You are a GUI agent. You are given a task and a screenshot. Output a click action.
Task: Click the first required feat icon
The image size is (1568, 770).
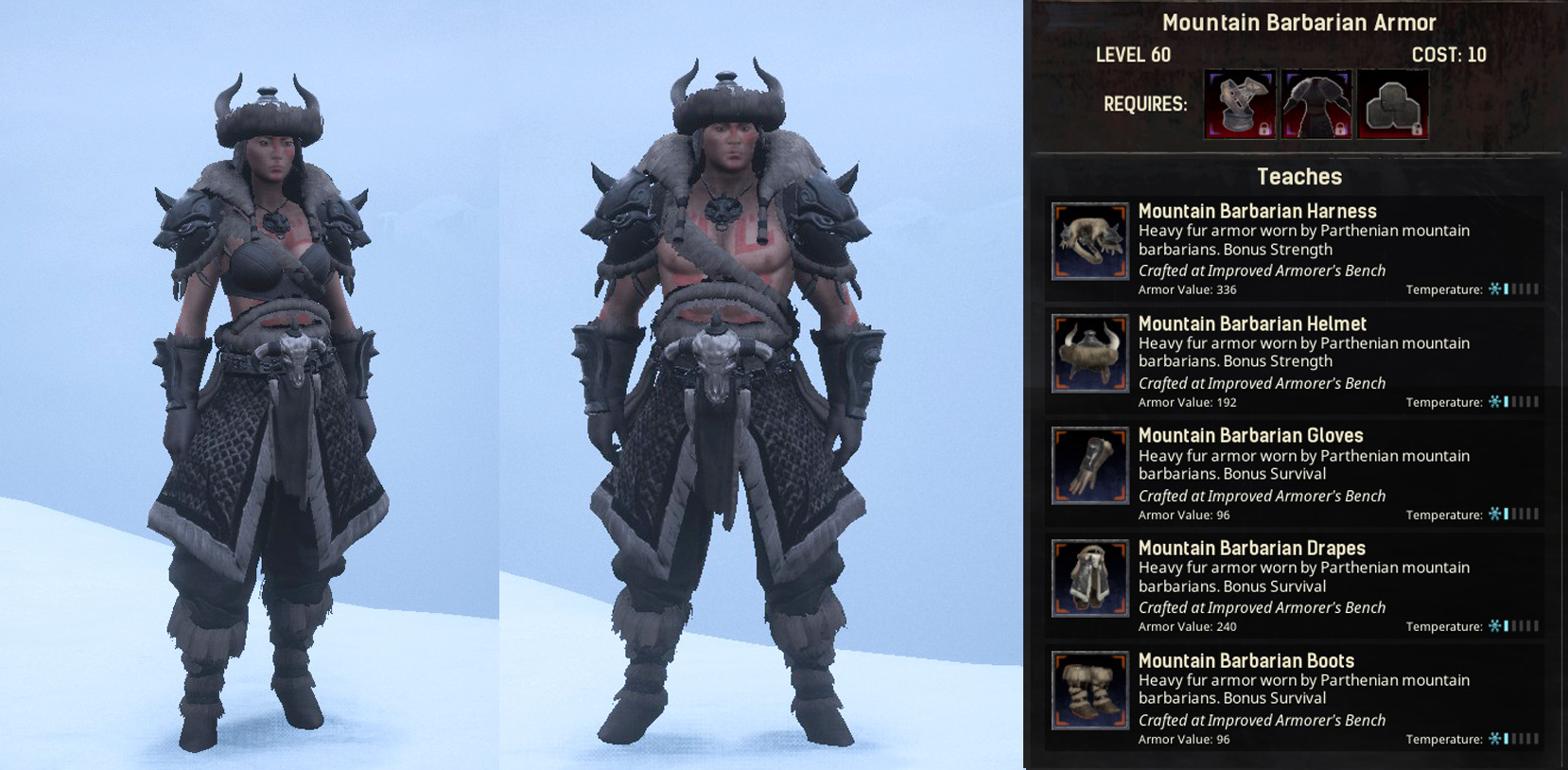[1239, 102]
